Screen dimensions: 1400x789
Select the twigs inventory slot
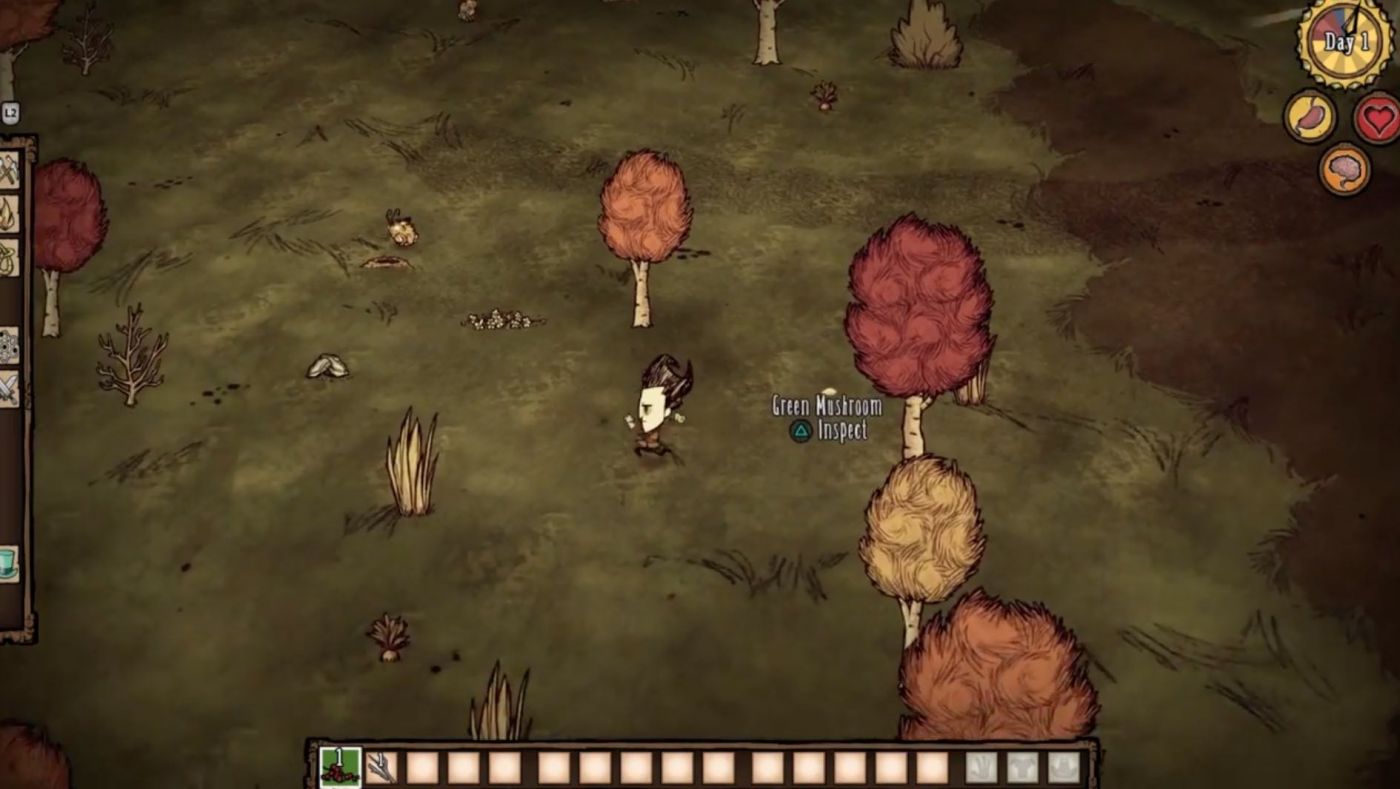coord(381,767)
